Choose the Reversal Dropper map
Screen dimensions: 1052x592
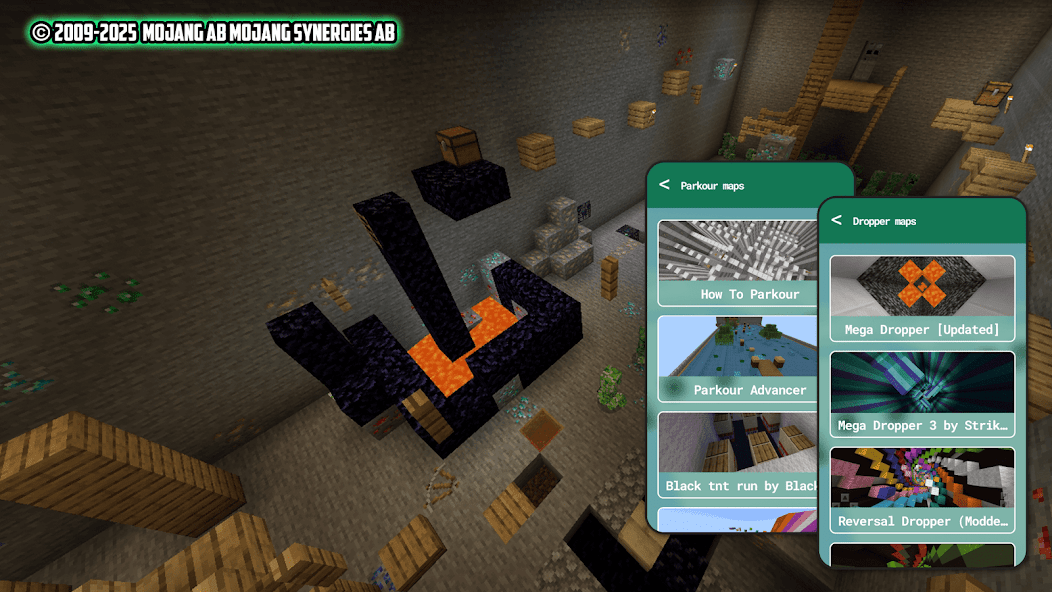(922, 490)
